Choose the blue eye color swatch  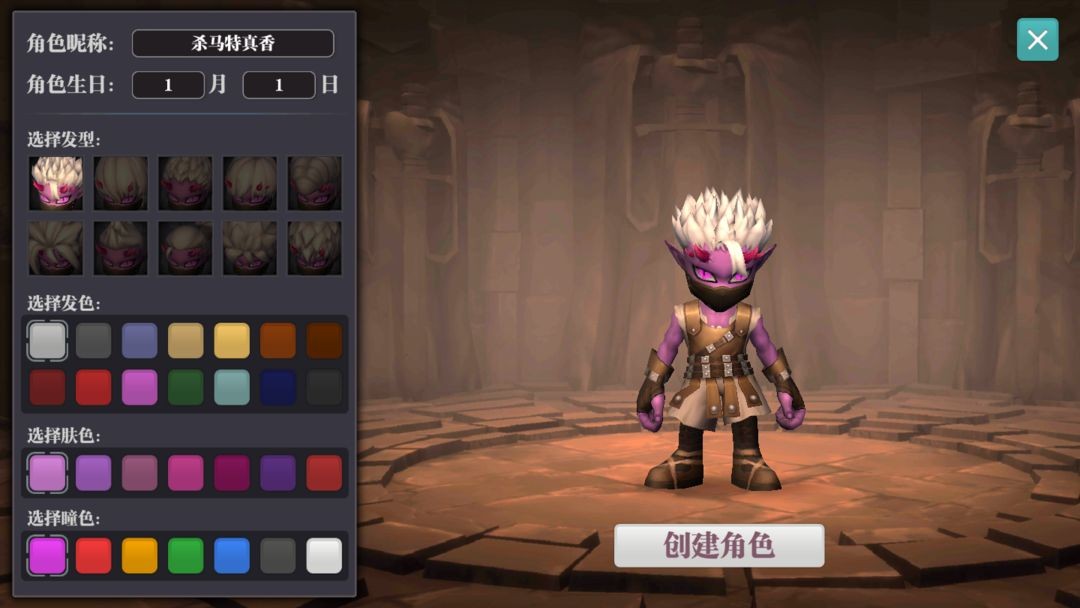232,556
